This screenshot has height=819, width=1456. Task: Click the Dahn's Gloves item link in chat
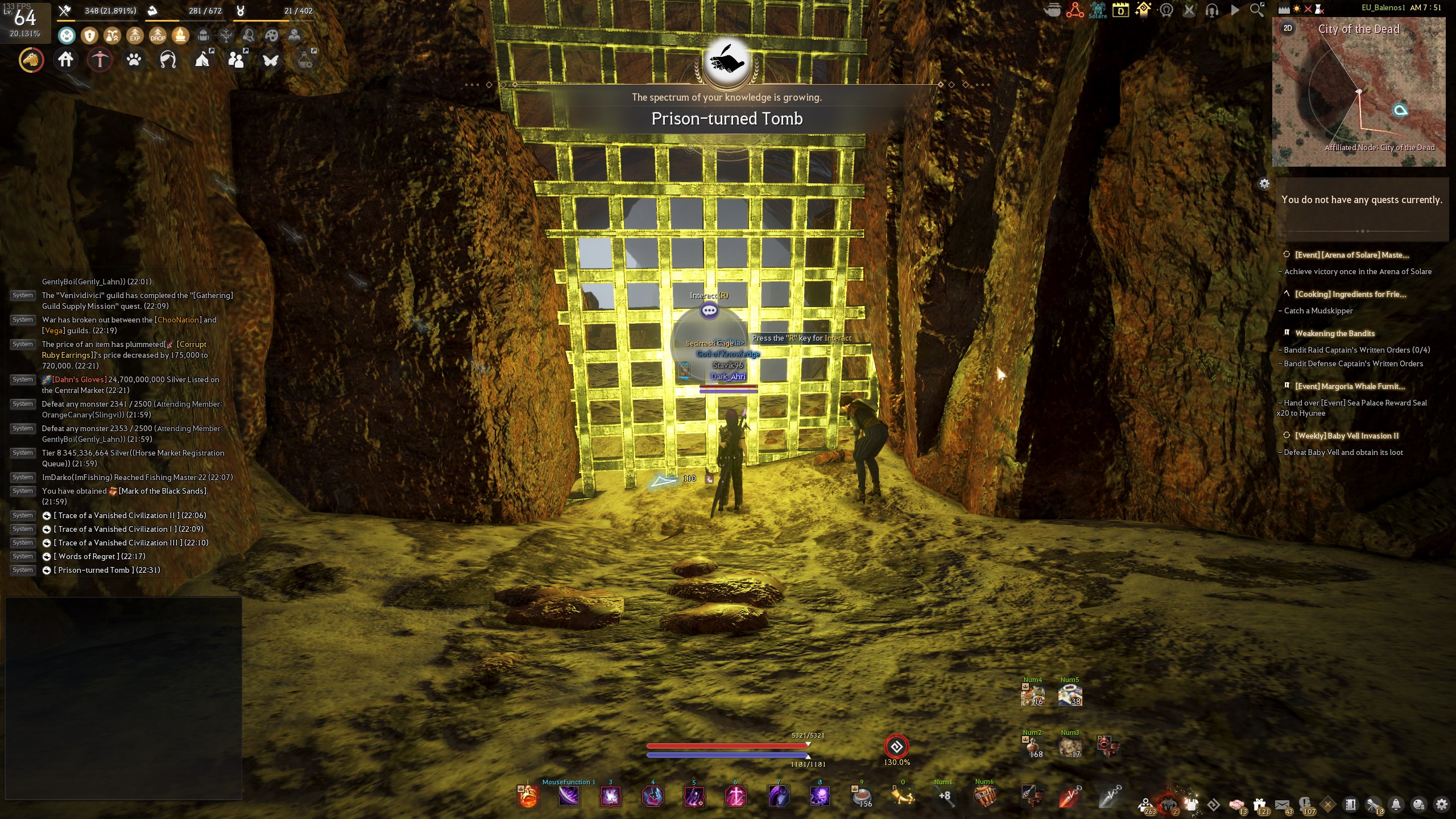pos(78,379)
